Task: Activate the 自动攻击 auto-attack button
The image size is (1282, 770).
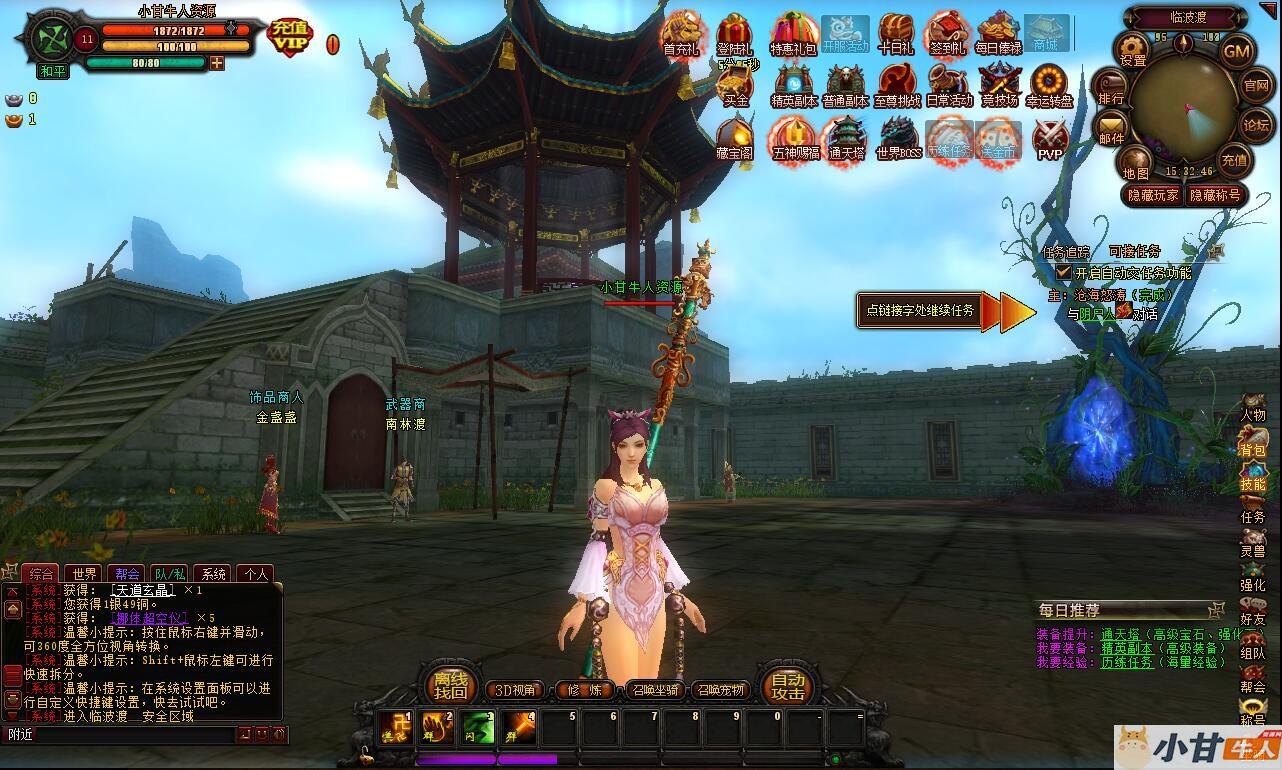Action: pos(788,685)
